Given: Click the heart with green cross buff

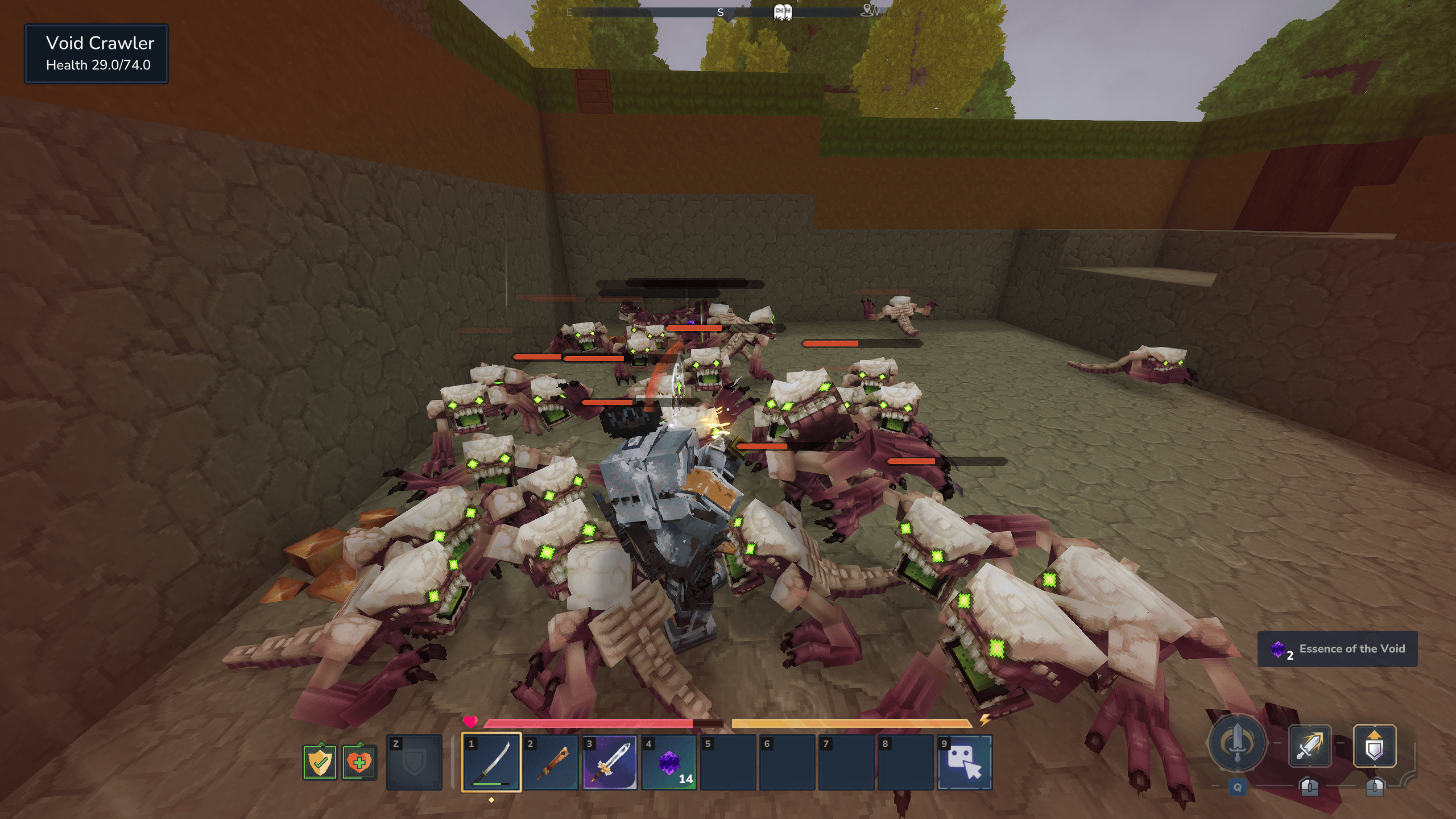Looking at the screenshot, I should [359, 762].
